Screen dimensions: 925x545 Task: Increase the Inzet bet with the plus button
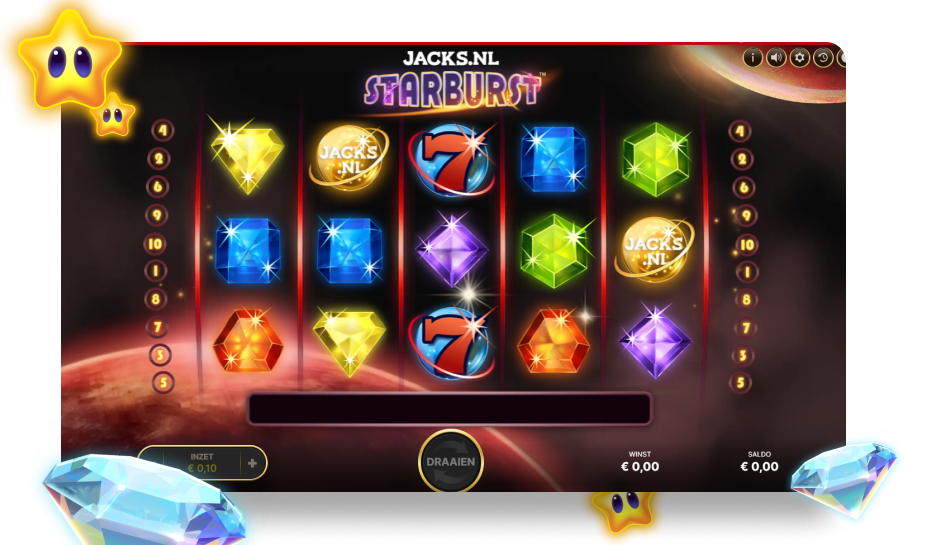point(252,463)
